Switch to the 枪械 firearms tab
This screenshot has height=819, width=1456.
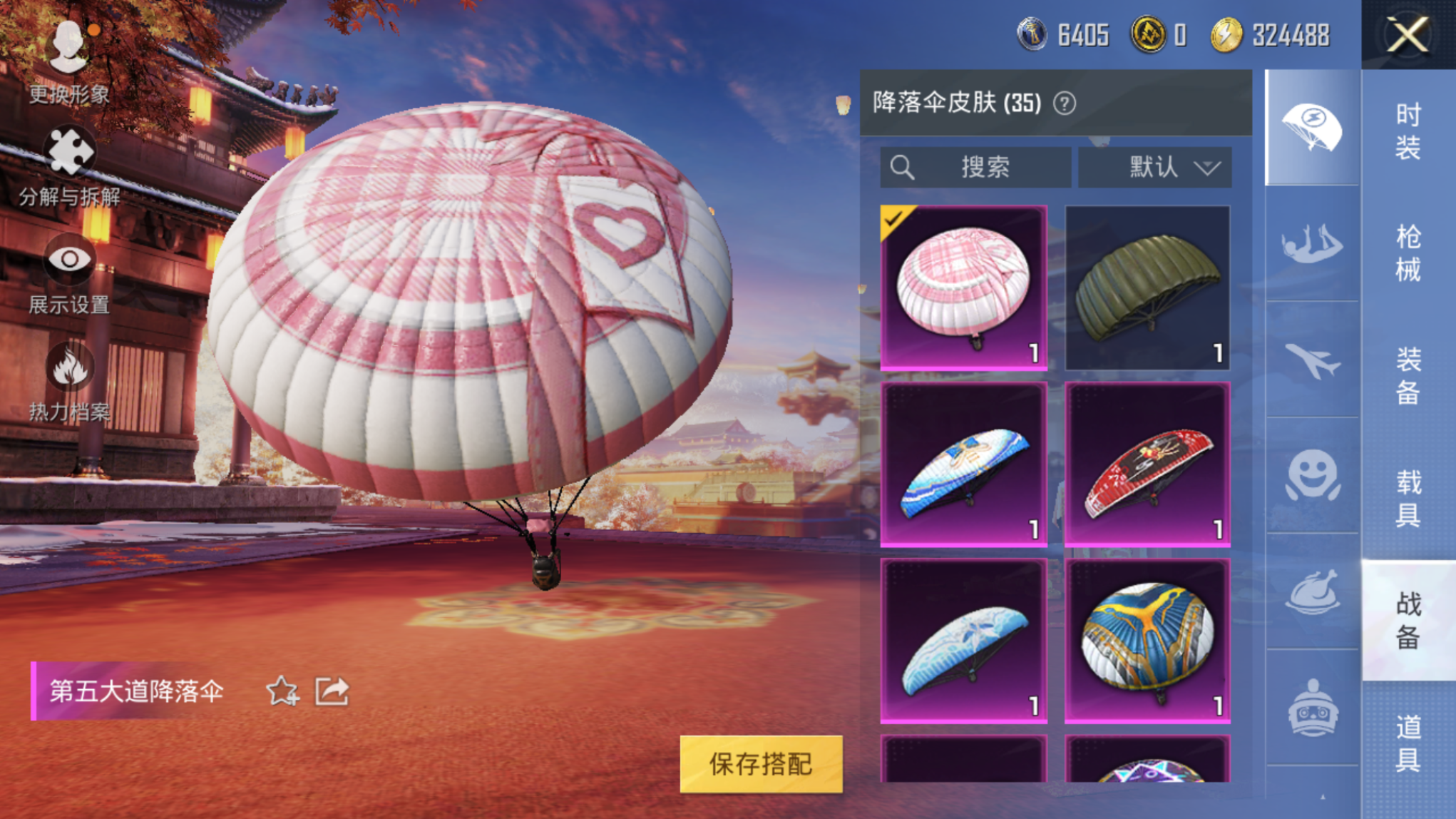(1408, 253)
